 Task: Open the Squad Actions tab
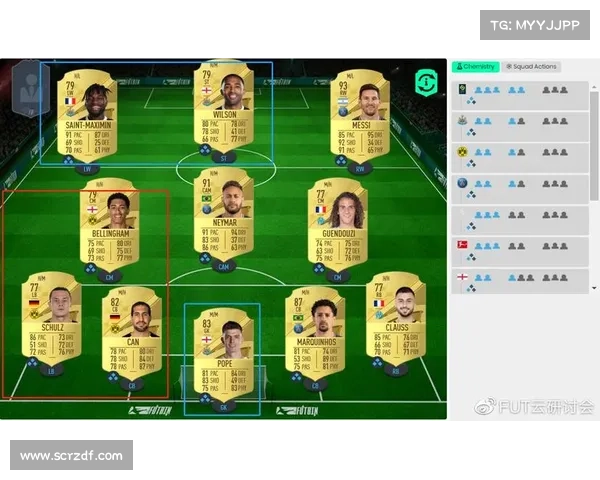point(530,67)
